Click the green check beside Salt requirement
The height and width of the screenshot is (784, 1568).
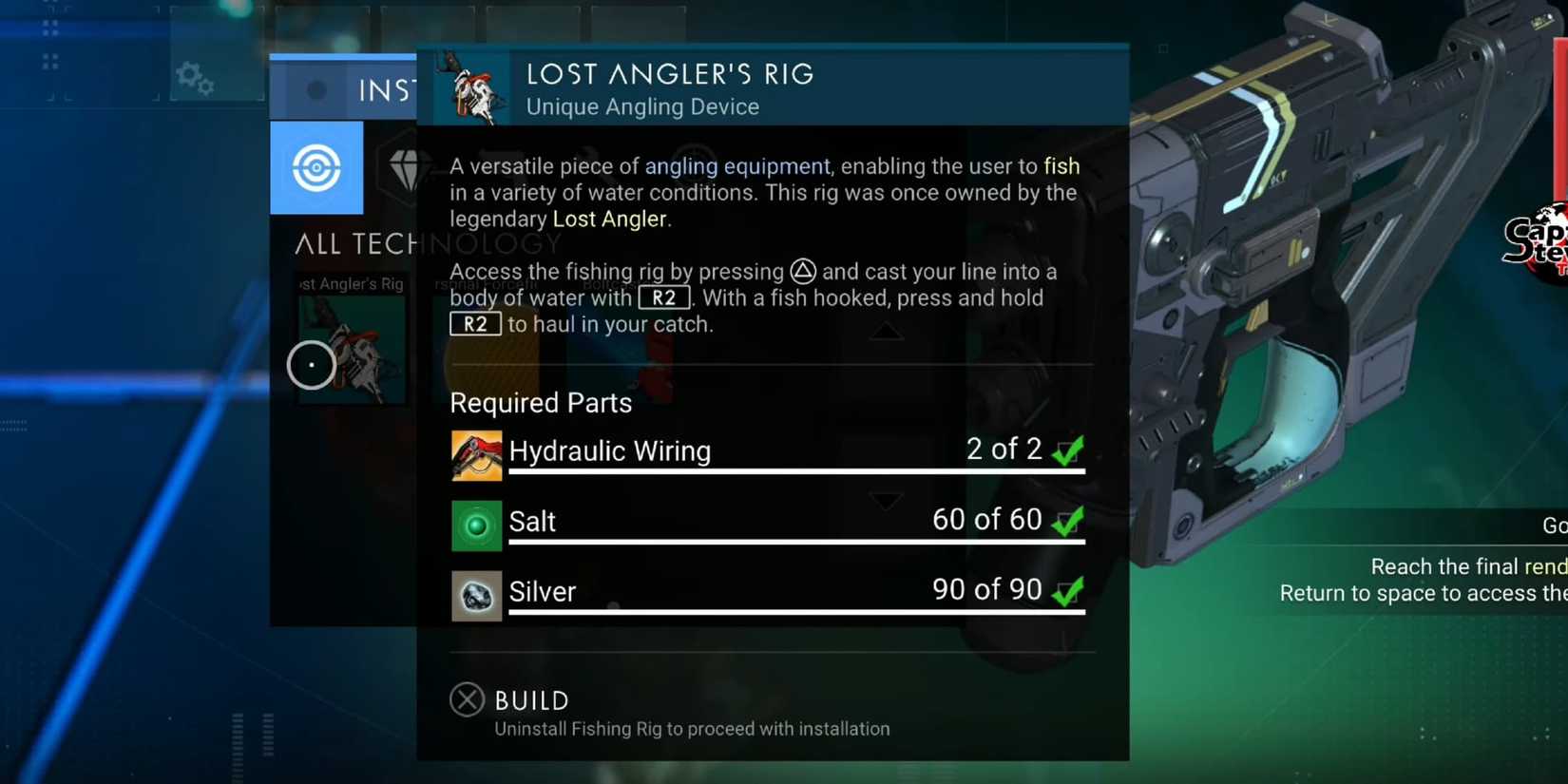click(1066, 521)
